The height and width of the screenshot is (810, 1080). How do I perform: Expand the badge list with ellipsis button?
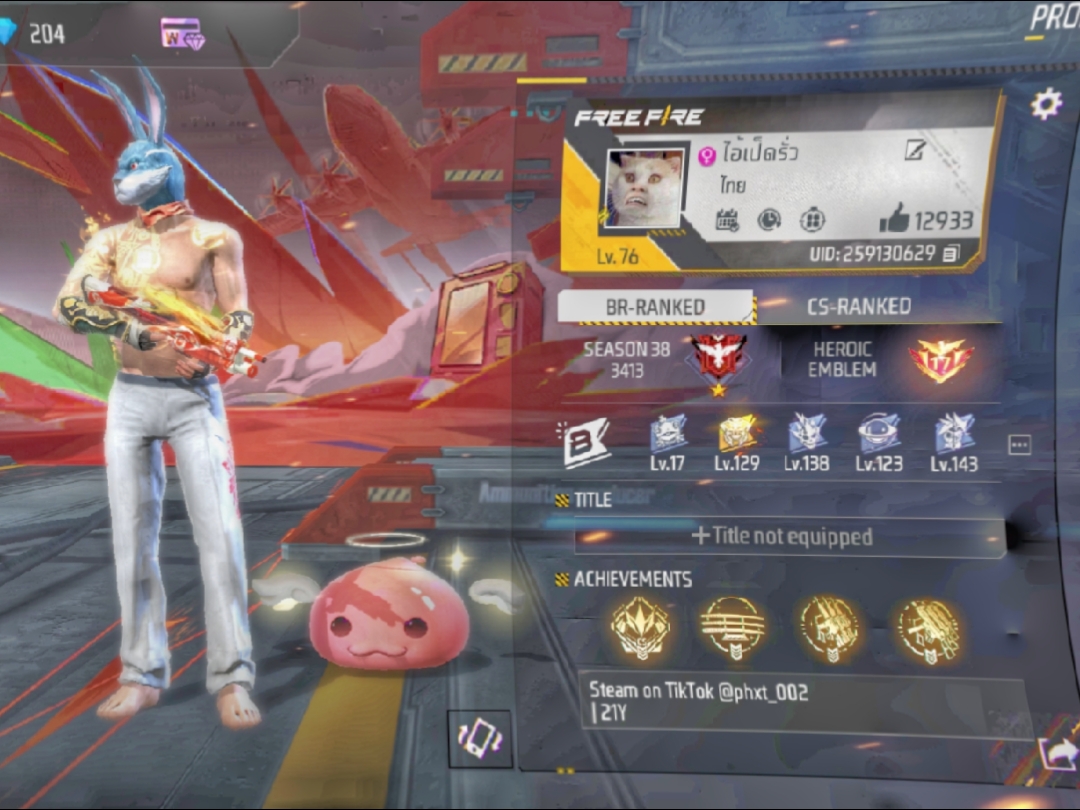(1019, 445)
